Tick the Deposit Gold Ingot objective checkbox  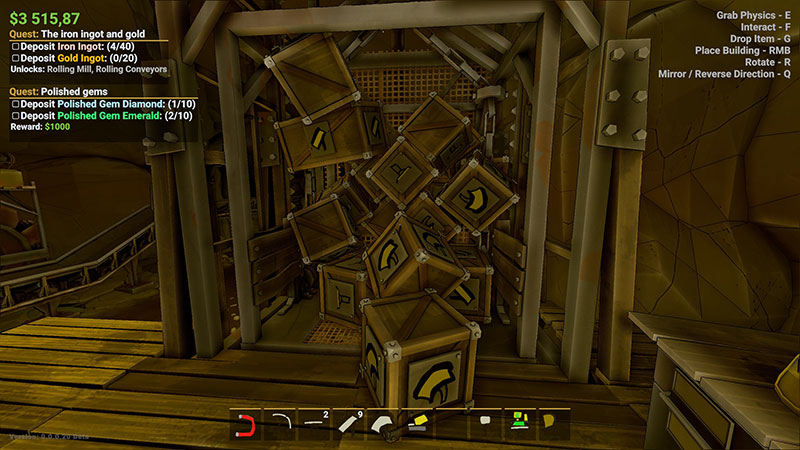pos(14,58)
